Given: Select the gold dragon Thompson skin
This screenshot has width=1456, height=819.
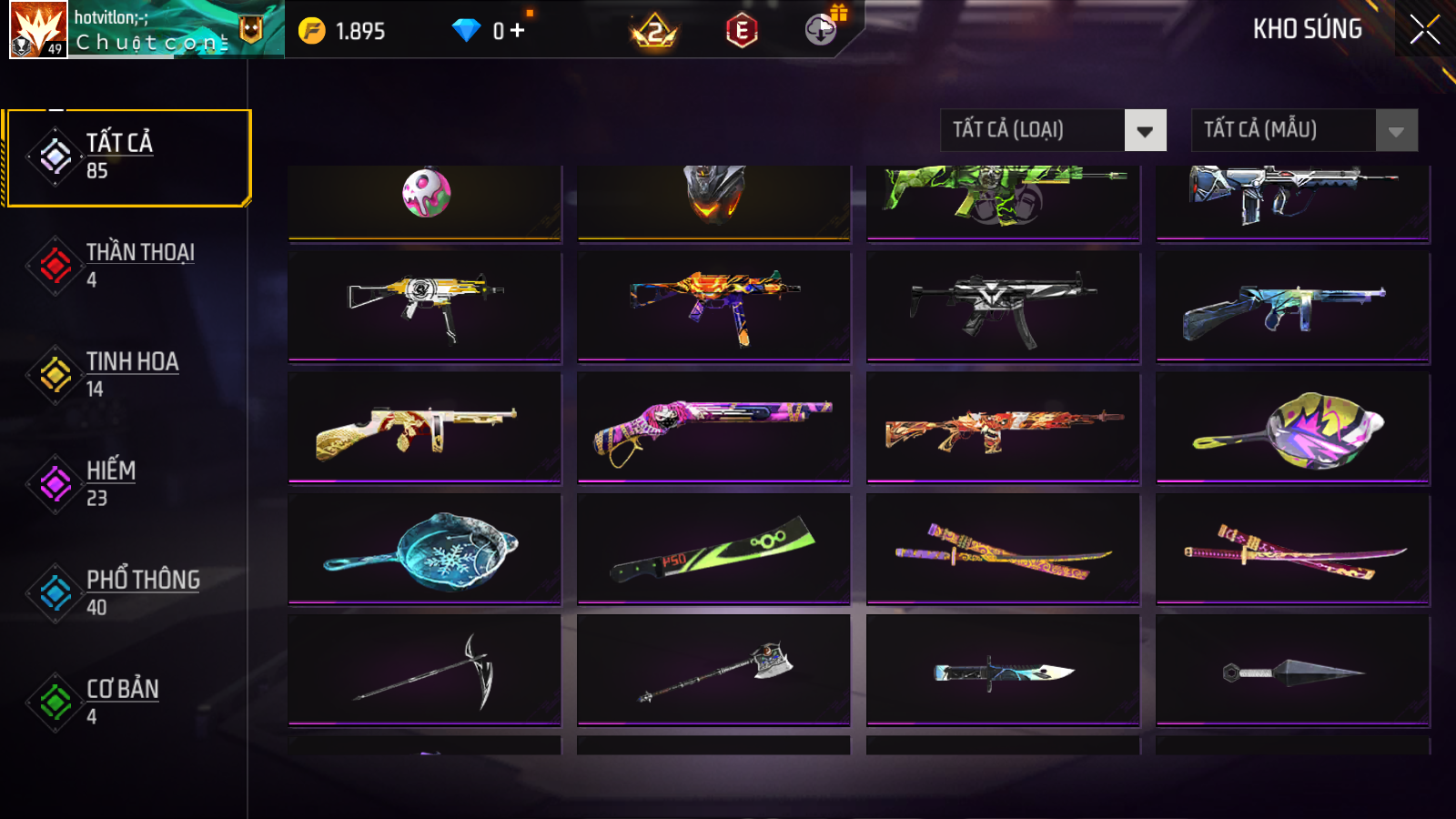Looking at the screenshot, I should click(x=424, y=428).
